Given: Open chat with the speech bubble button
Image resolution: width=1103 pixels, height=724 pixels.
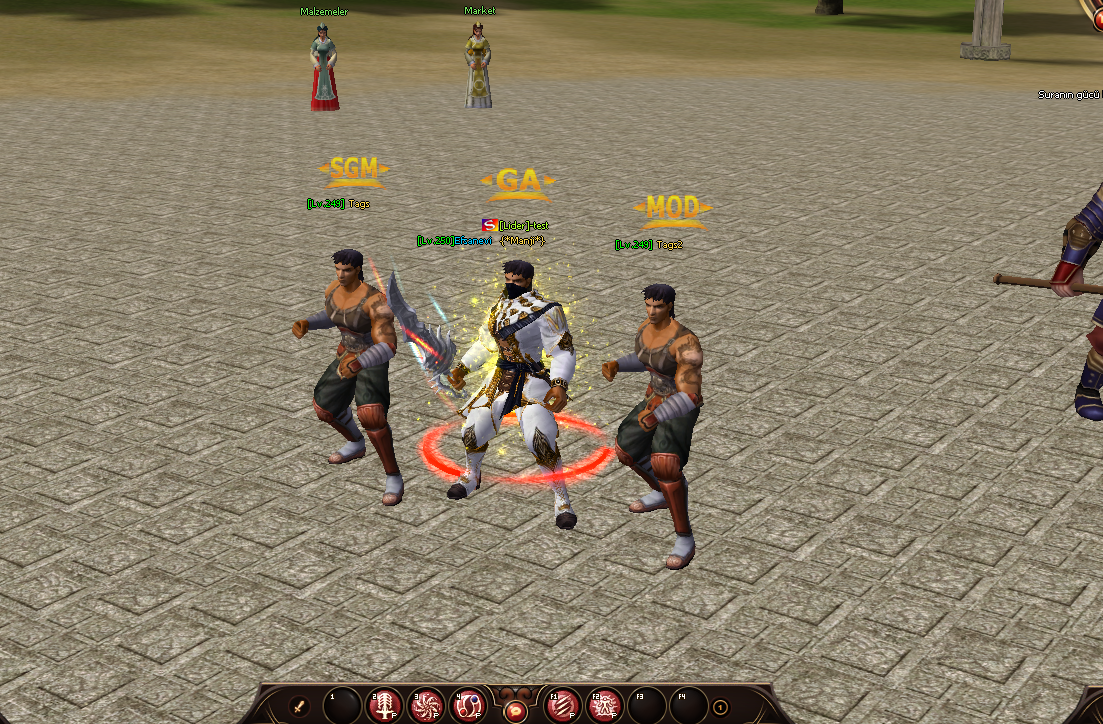Looking at the screenshot, I should point(517,709).
